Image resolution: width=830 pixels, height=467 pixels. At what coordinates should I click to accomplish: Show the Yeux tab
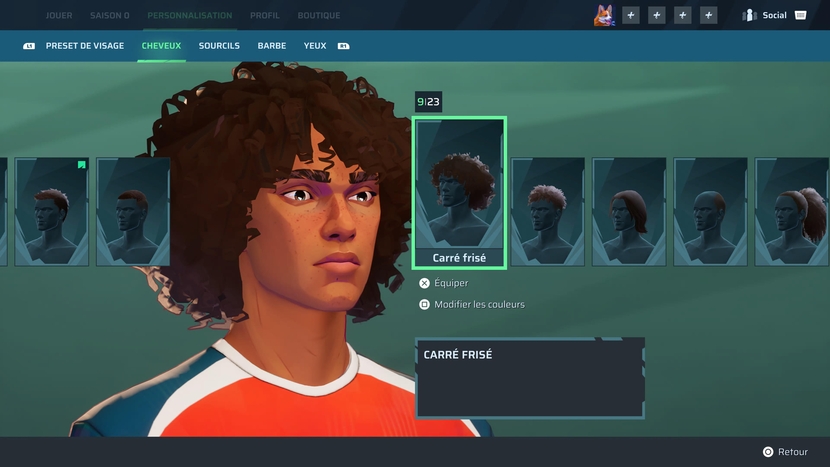click(315, 46)
